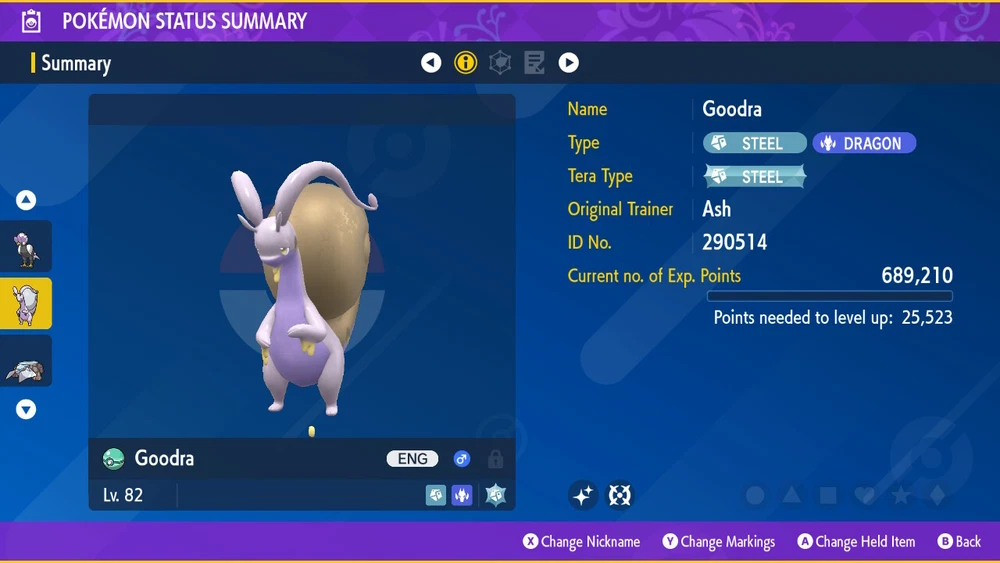Image resolution: width=1000 pixels, height=563 pixels.
Task: Select the yellow info summary tab
Action: click(x=466, y=63)
